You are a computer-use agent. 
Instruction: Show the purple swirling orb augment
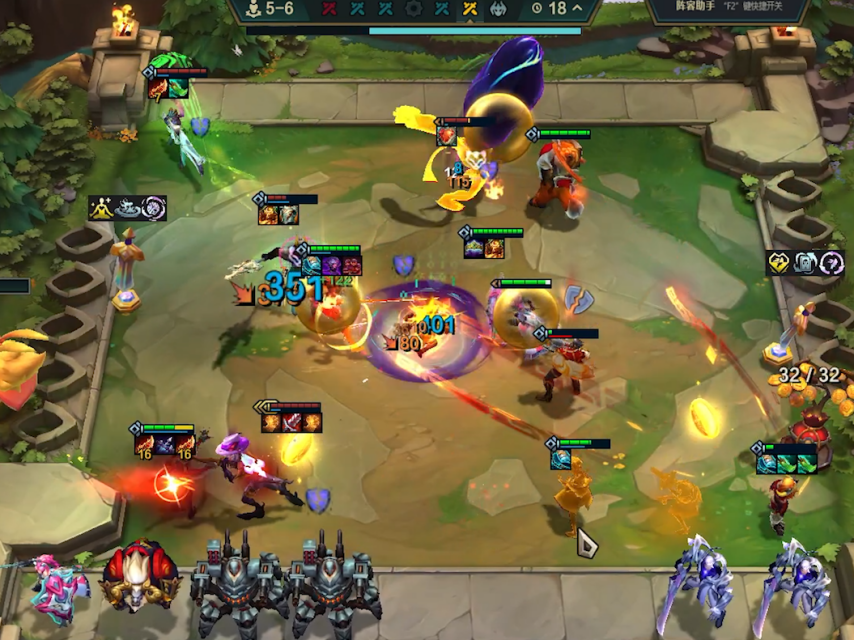click(153, 208)
